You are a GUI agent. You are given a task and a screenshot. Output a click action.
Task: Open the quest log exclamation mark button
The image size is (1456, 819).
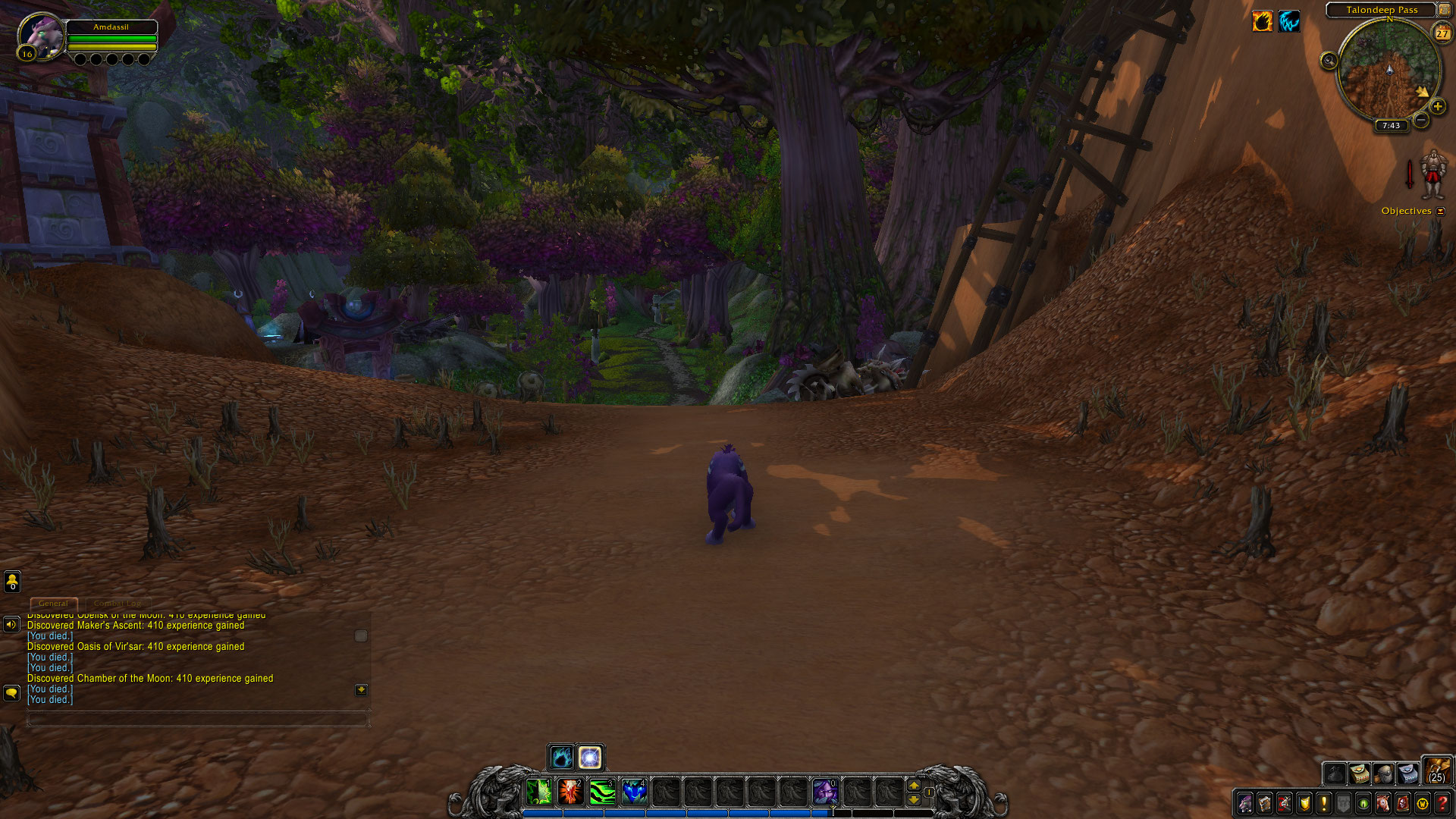point(1324,803)
